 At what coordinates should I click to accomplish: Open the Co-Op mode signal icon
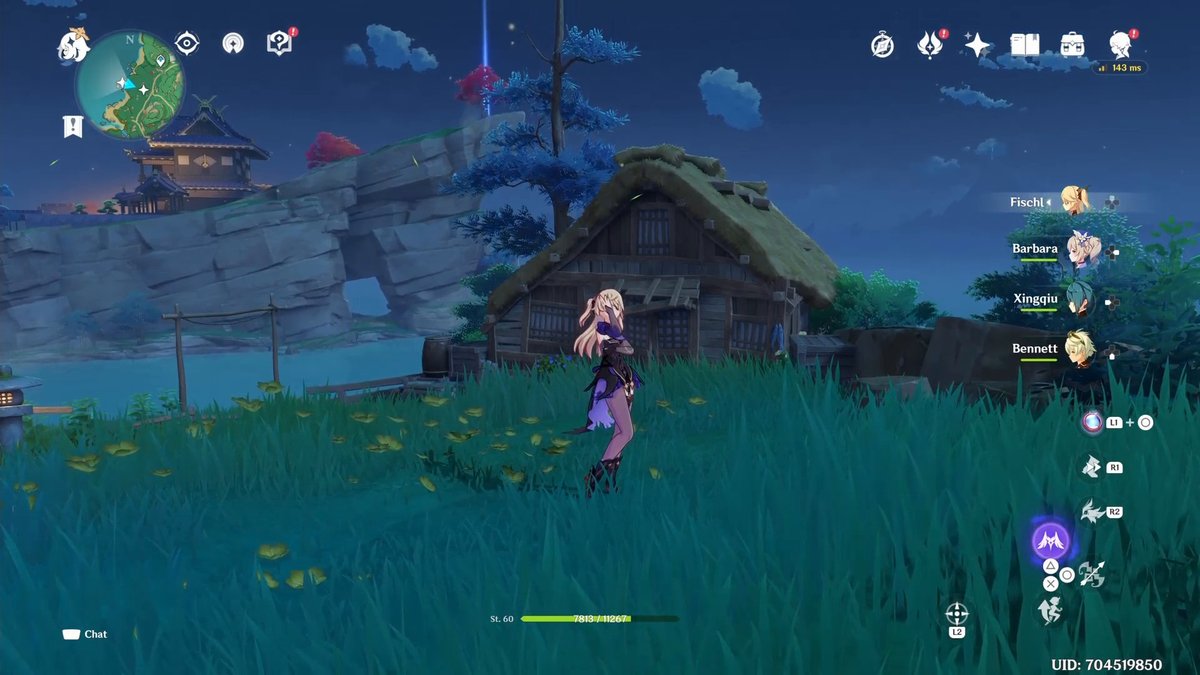[233, 43]
